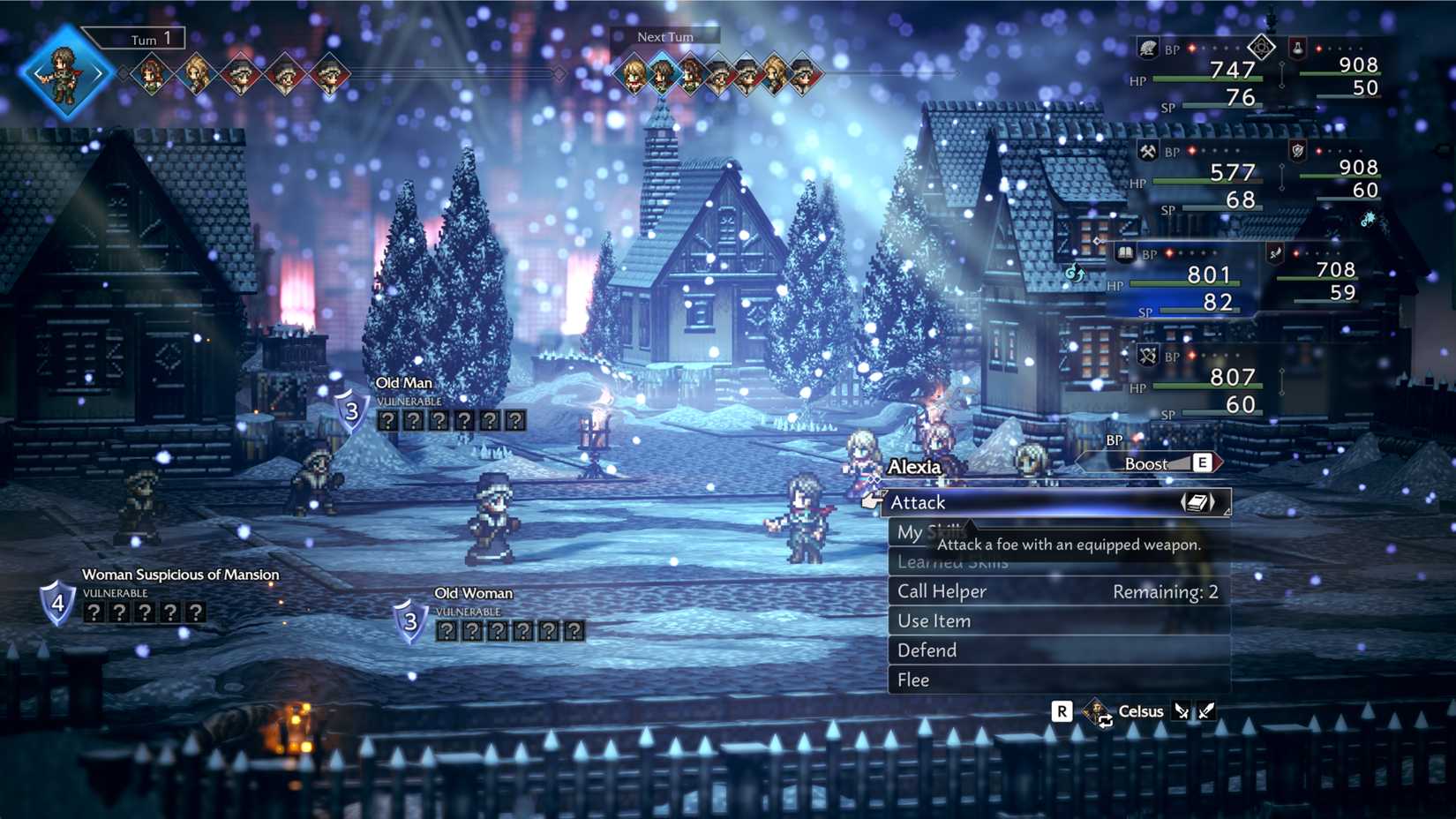
Task: Click the apothecary flask icon near 908 HP
Action: coord(1298,49)
